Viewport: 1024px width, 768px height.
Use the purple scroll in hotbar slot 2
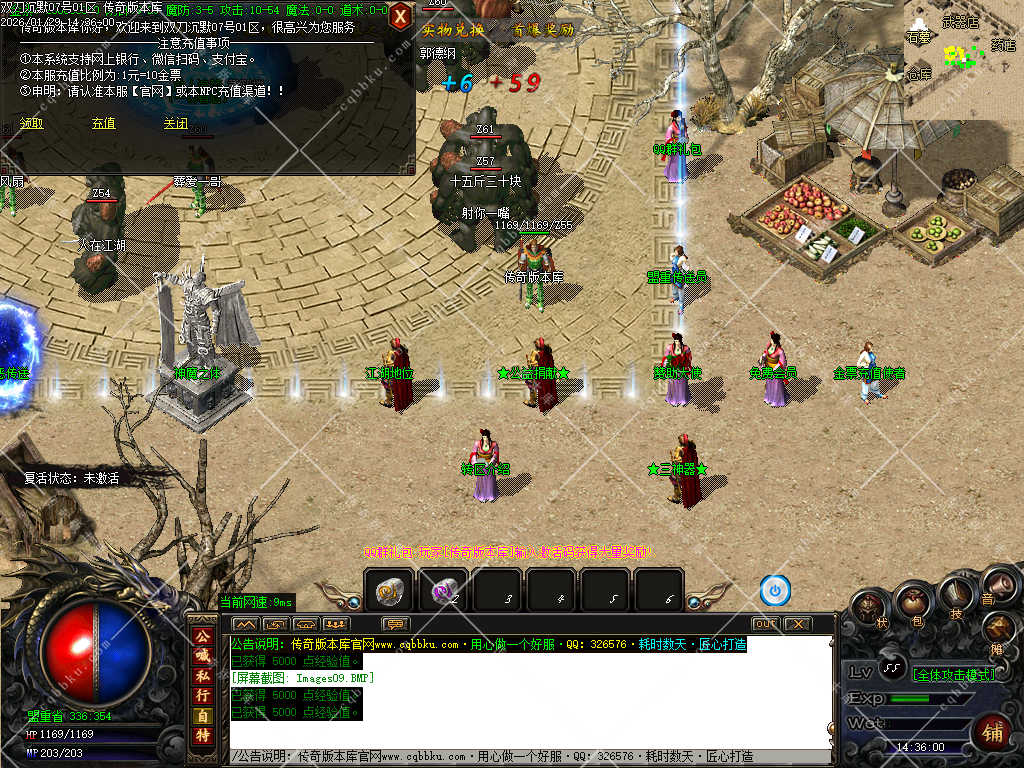[442, 591]
